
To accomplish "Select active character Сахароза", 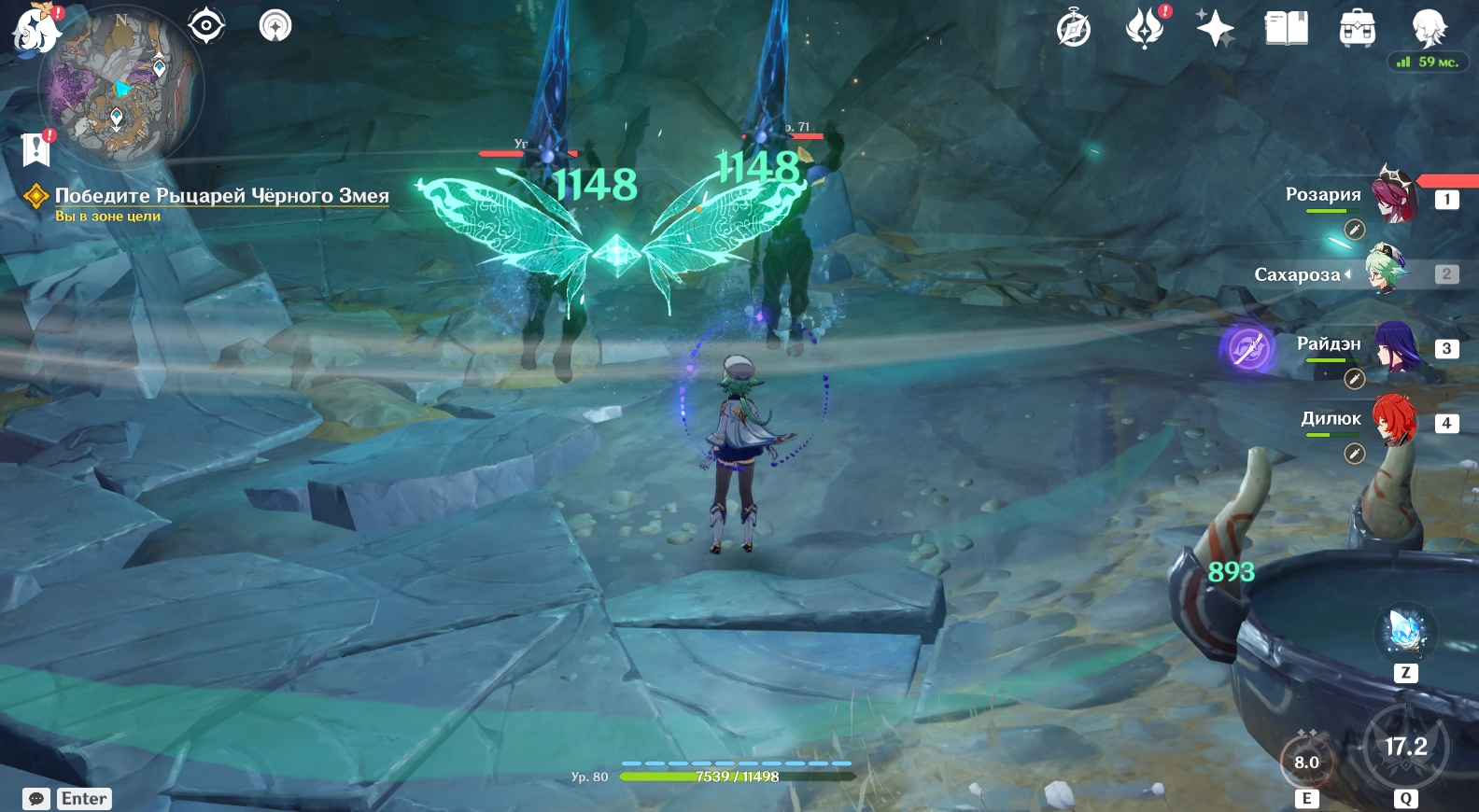I will point(1387,271).
